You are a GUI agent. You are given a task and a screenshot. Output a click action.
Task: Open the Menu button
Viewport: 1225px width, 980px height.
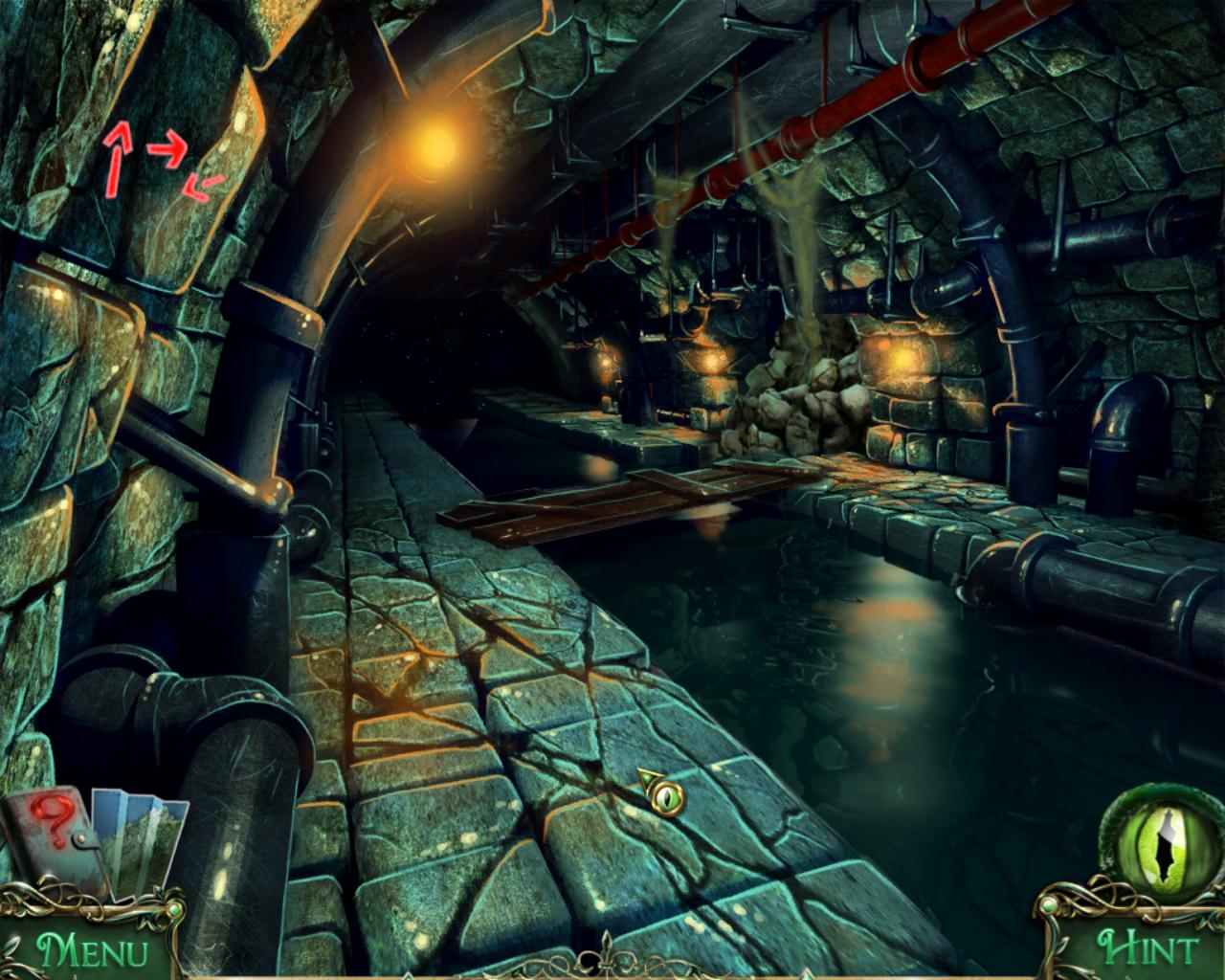pyautogui.click(x=92, y=950)
